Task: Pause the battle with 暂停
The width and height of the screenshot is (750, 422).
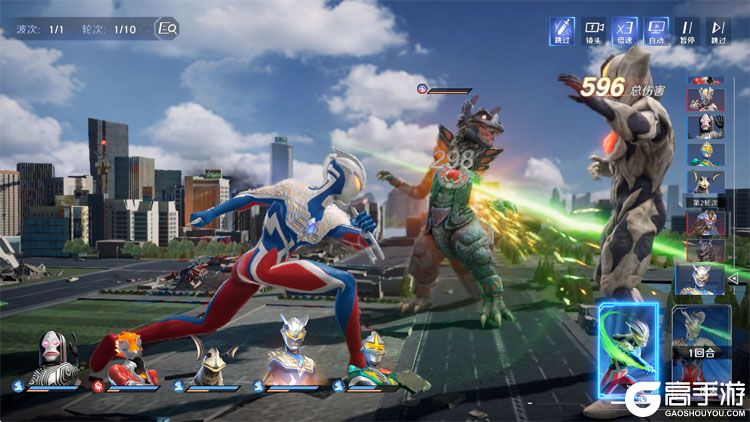Action: pyautogui.click(x=687, y=31)
